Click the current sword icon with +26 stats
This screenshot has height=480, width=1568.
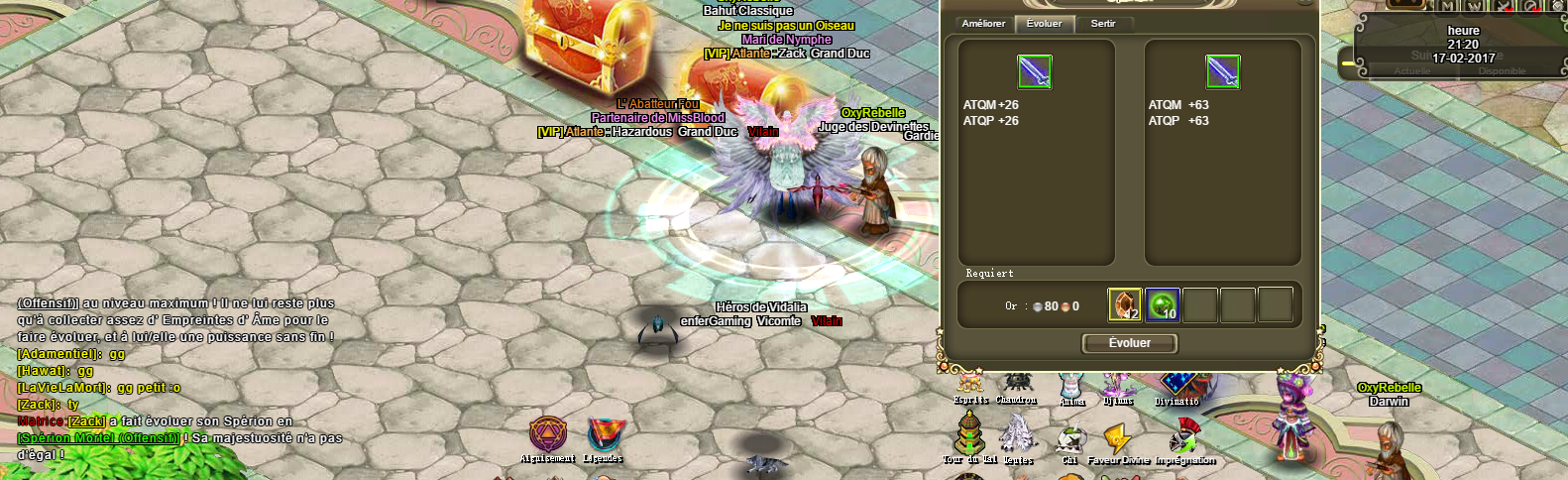click(1034, 72)
